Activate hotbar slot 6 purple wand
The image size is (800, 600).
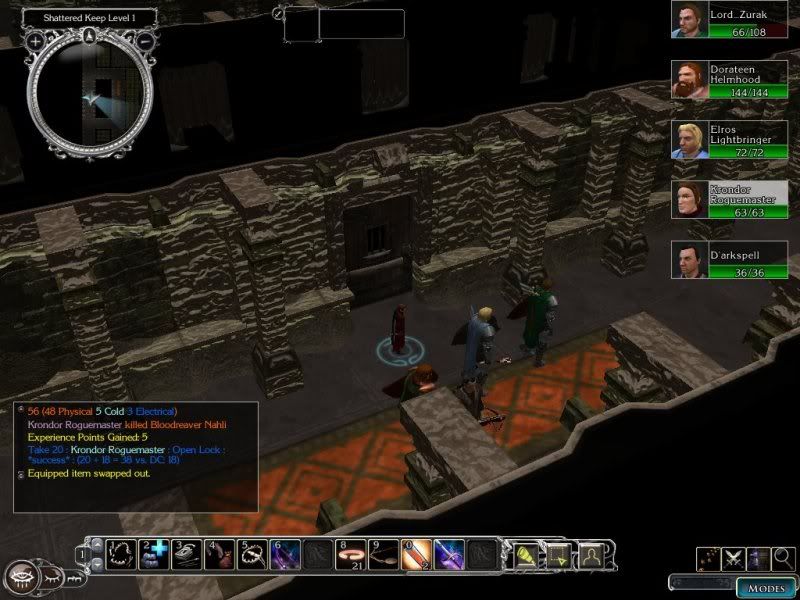tap(284, 553)
